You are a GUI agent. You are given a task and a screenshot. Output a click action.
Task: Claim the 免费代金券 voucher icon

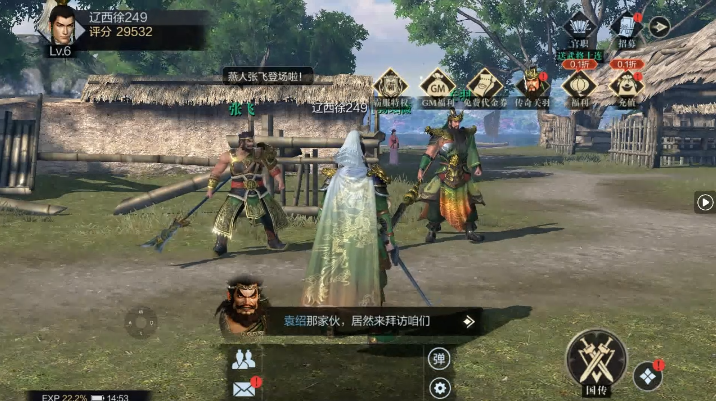[484, 85]
